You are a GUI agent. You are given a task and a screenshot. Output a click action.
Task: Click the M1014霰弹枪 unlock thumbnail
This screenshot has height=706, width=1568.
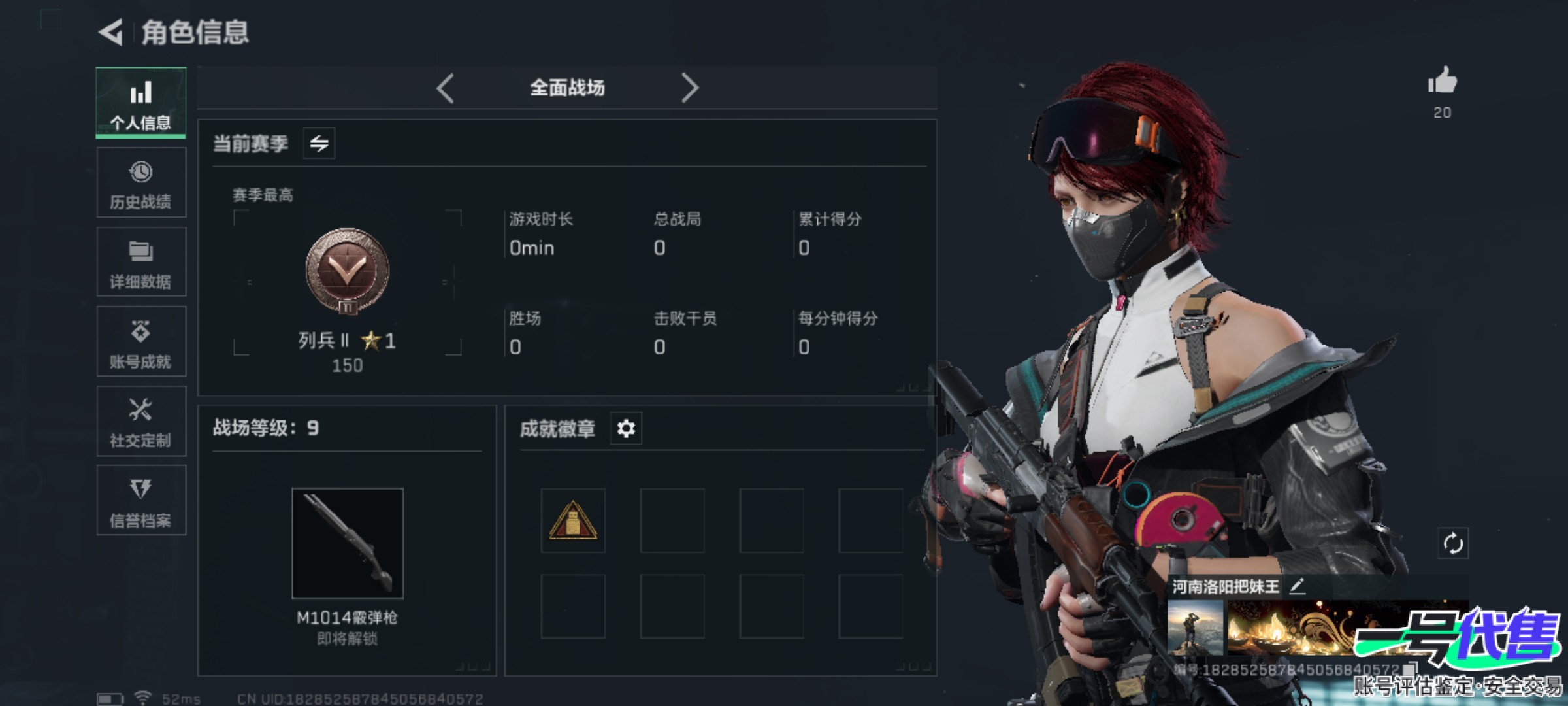tap(348, 543)
